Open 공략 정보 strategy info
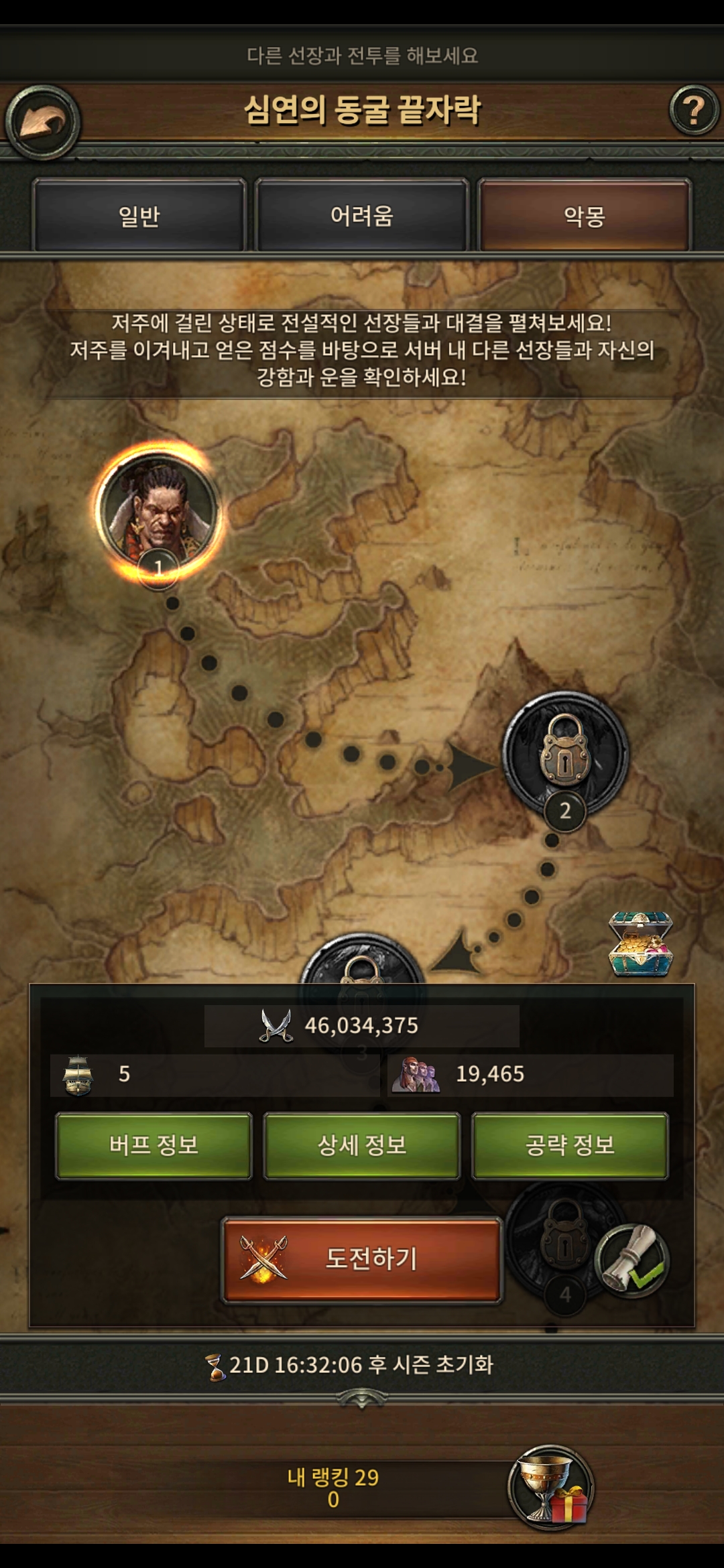The width and height of the screenshot is (724, 1568). pyautogui.click(x=570, y=1145)
